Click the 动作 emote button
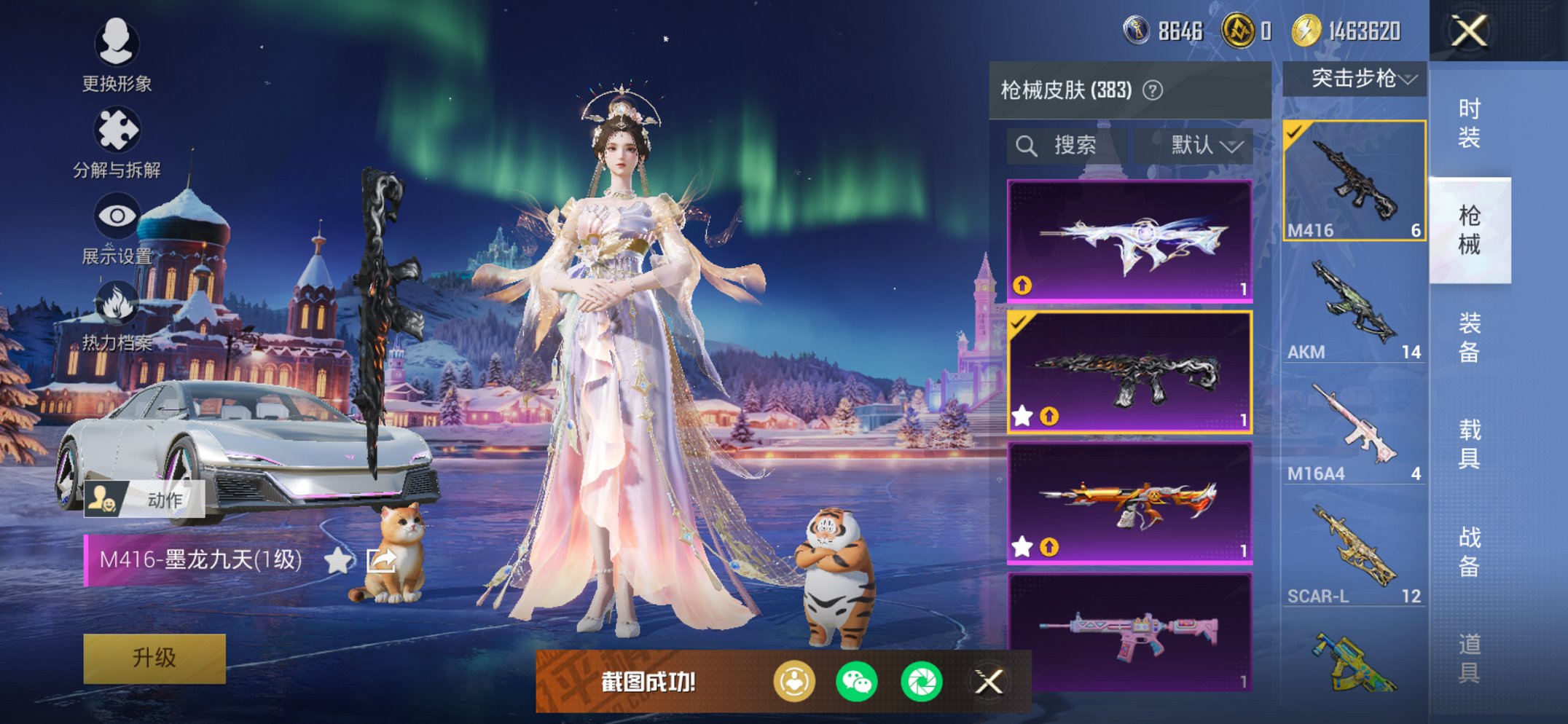 [x=144, y=500]
